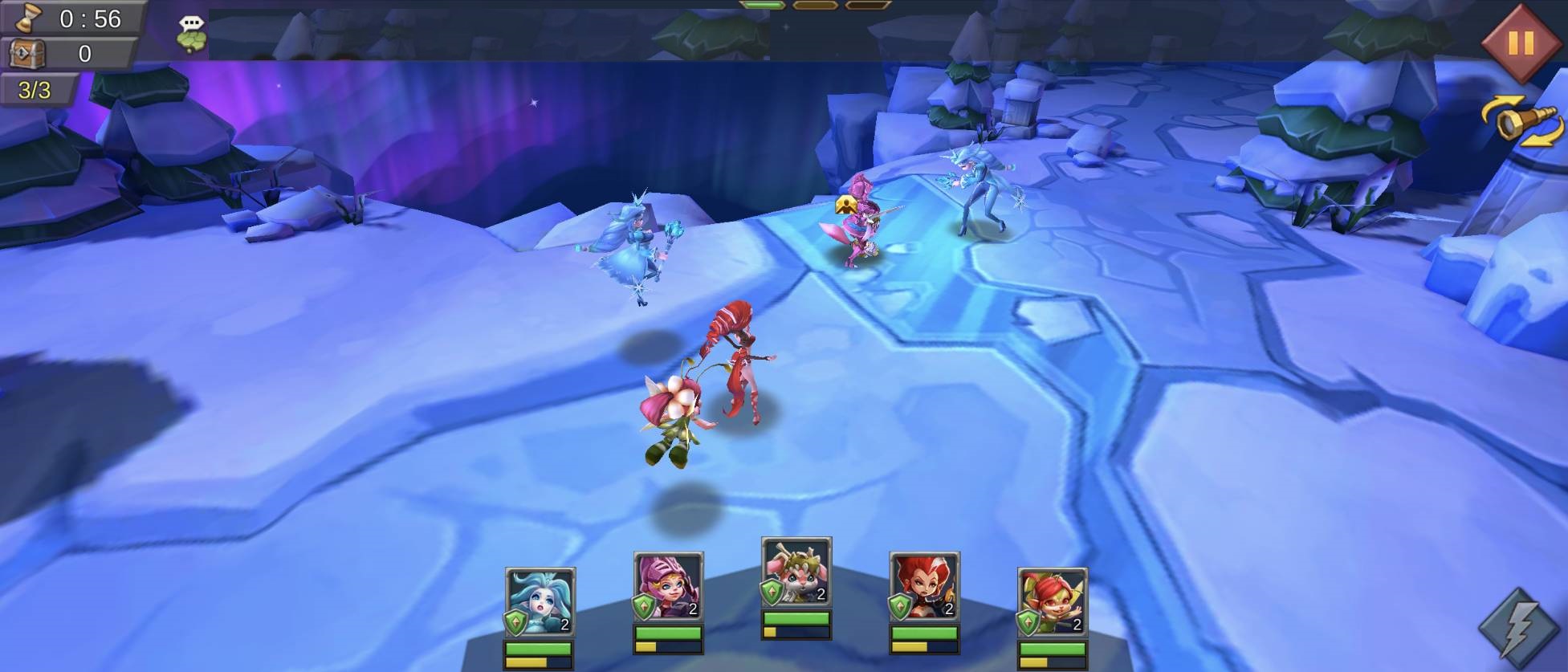Rotate the camera view with the spyglass icon

click(x=1521, y=123)
